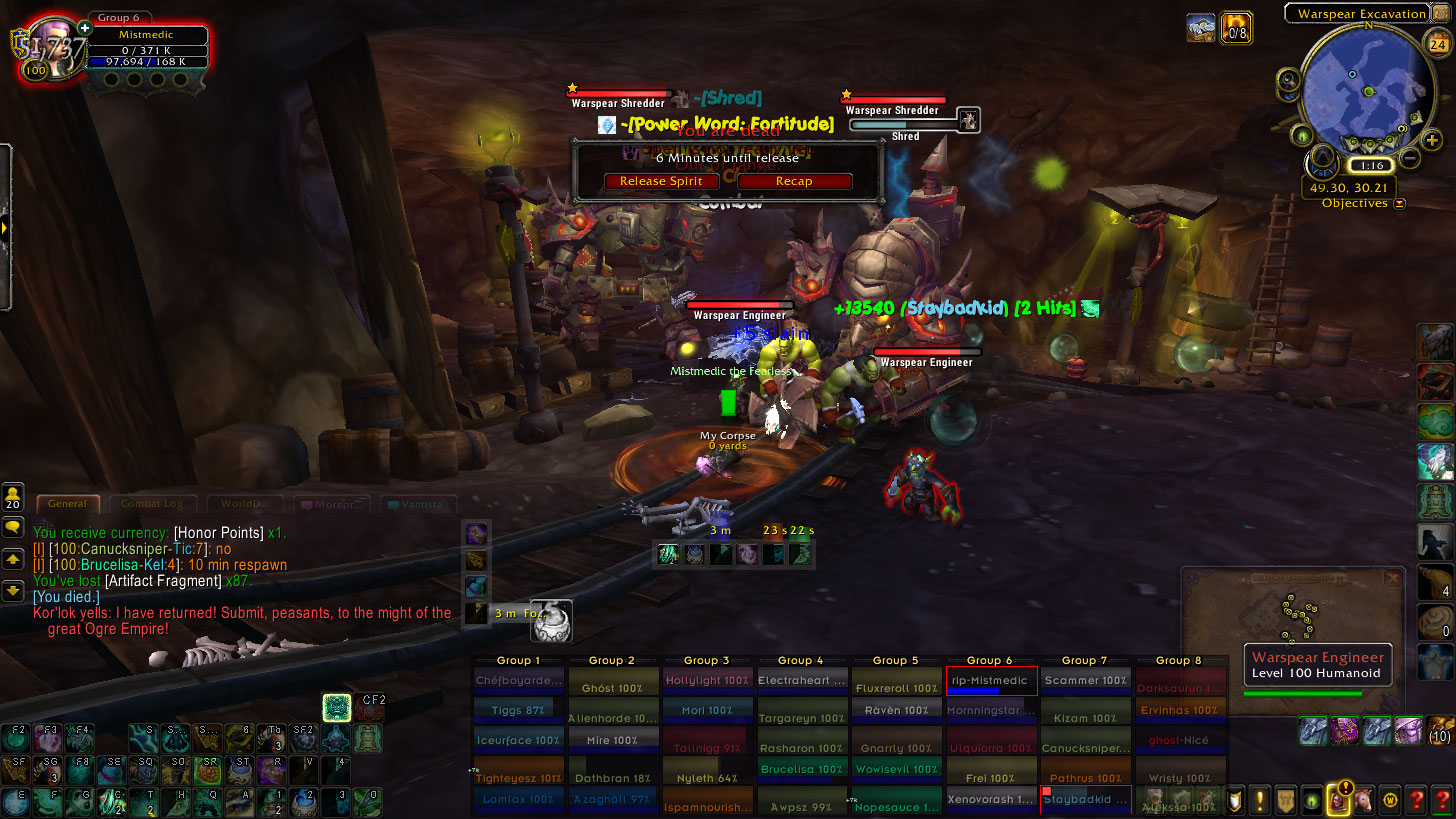Screen dimensions: 1456x819
Task: Select the General chat tab
Action: [x=67, y=504]
